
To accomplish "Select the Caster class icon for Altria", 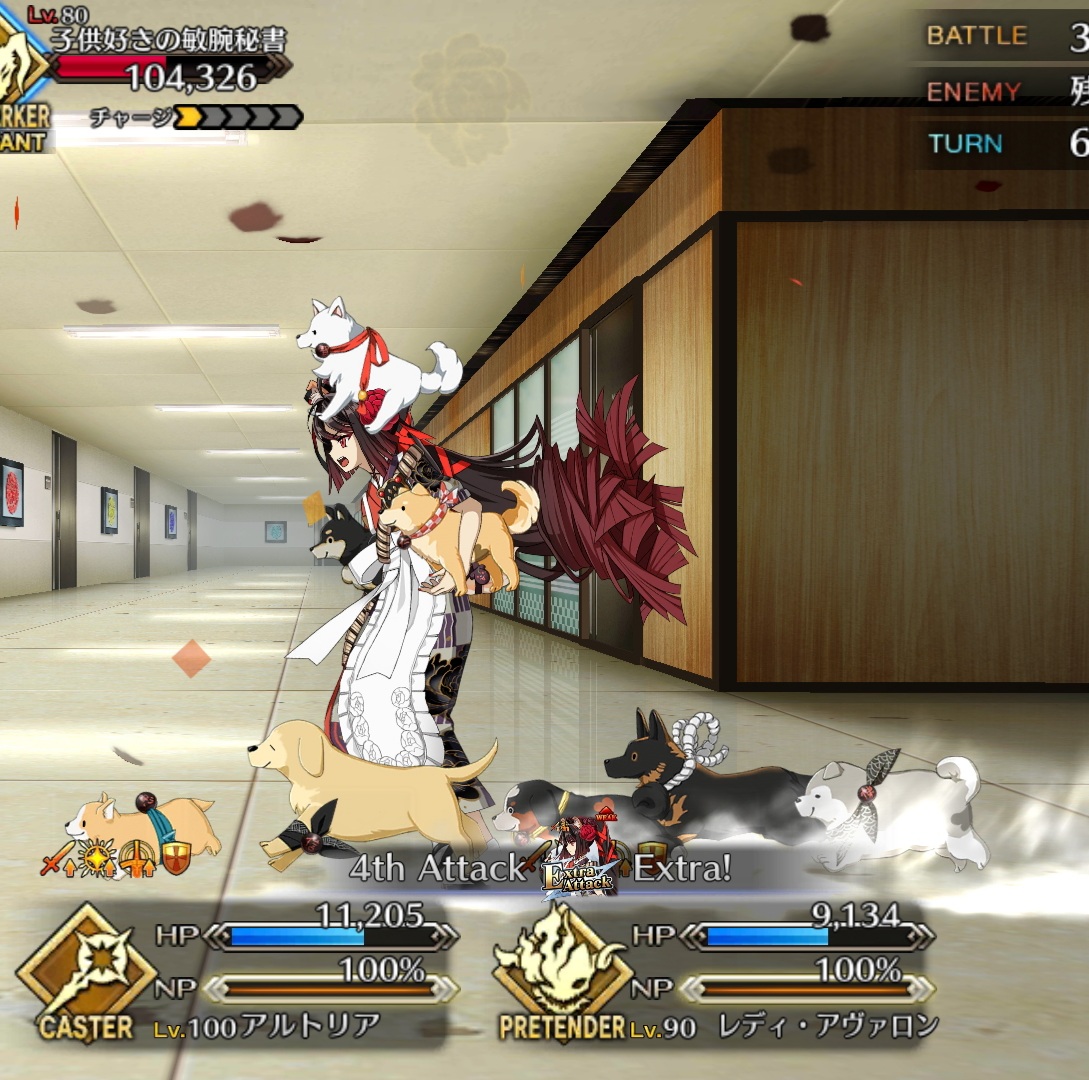I will [x=86, y=969].
